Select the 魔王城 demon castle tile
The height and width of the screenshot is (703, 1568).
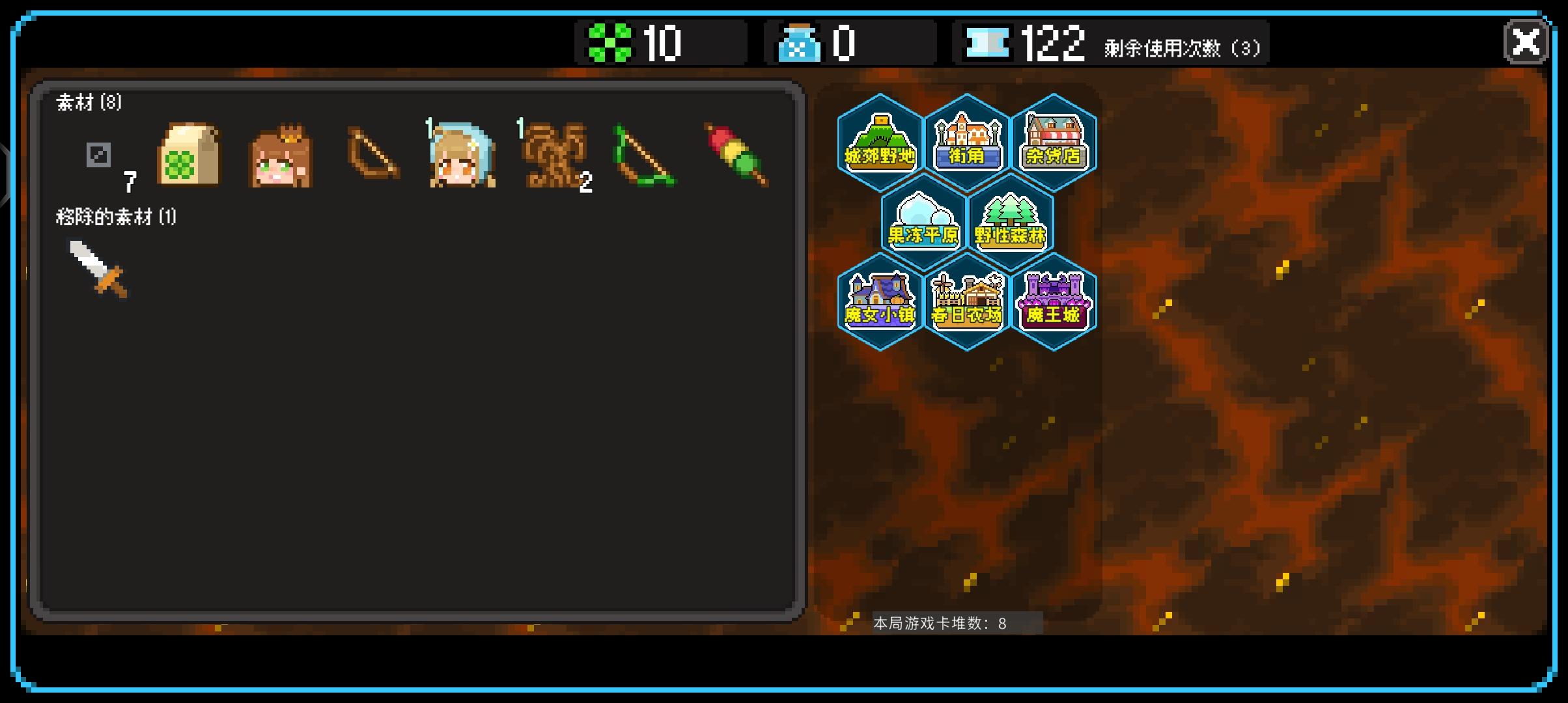pos(1054,299)
